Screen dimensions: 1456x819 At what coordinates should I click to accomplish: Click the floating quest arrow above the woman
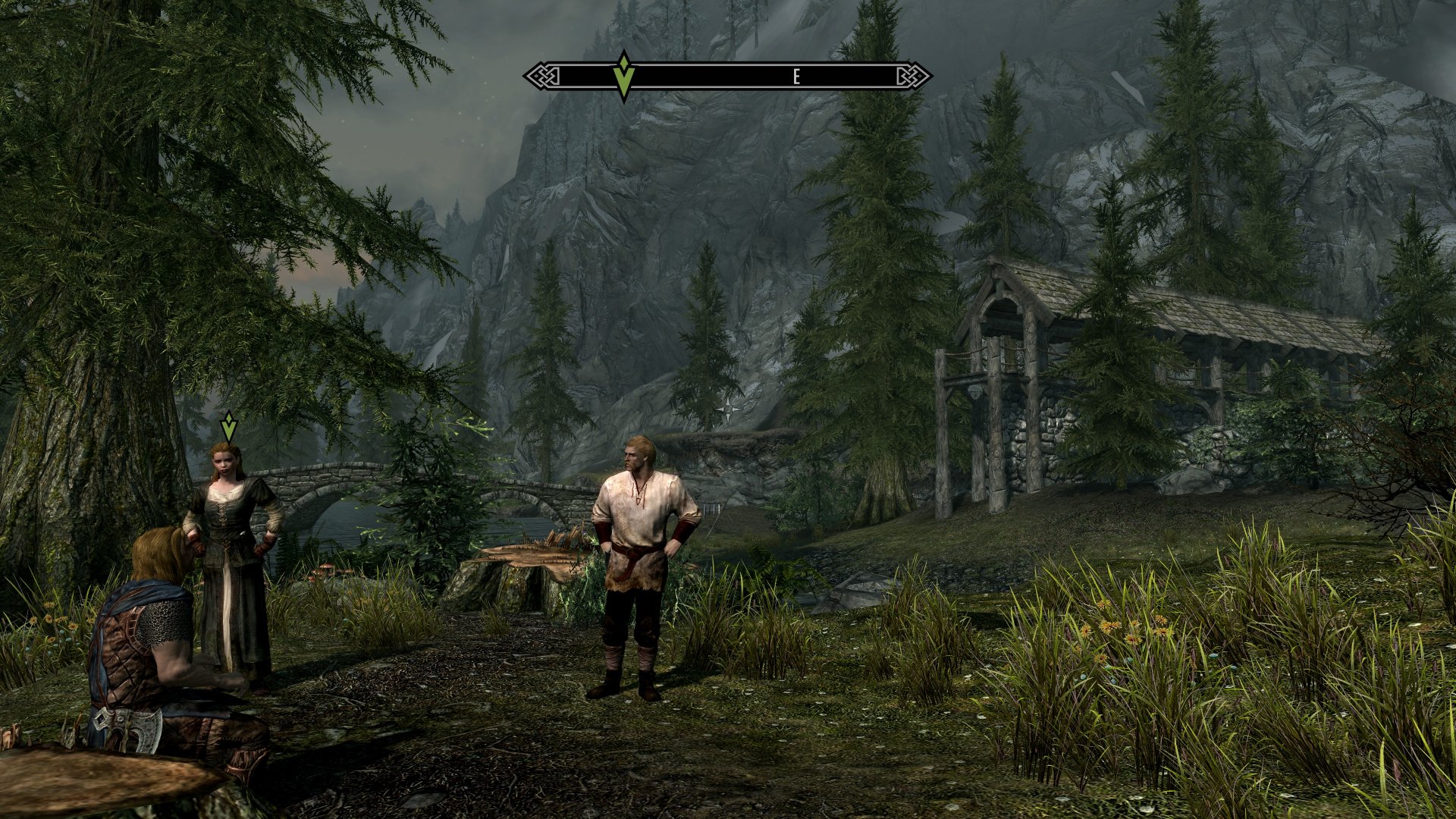click(x=228, y=426)
